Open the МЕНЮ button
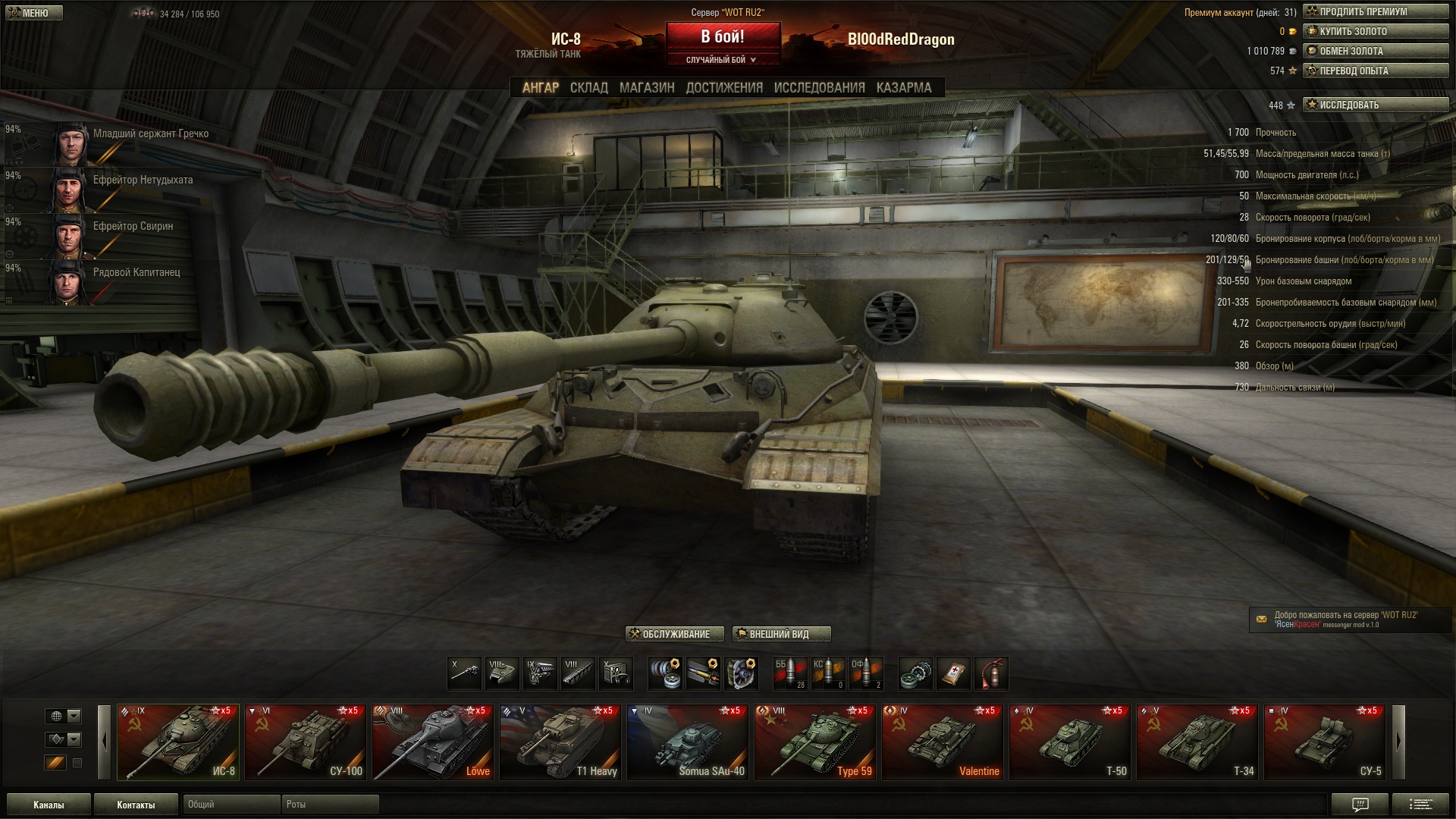 (x=34, y=13)
